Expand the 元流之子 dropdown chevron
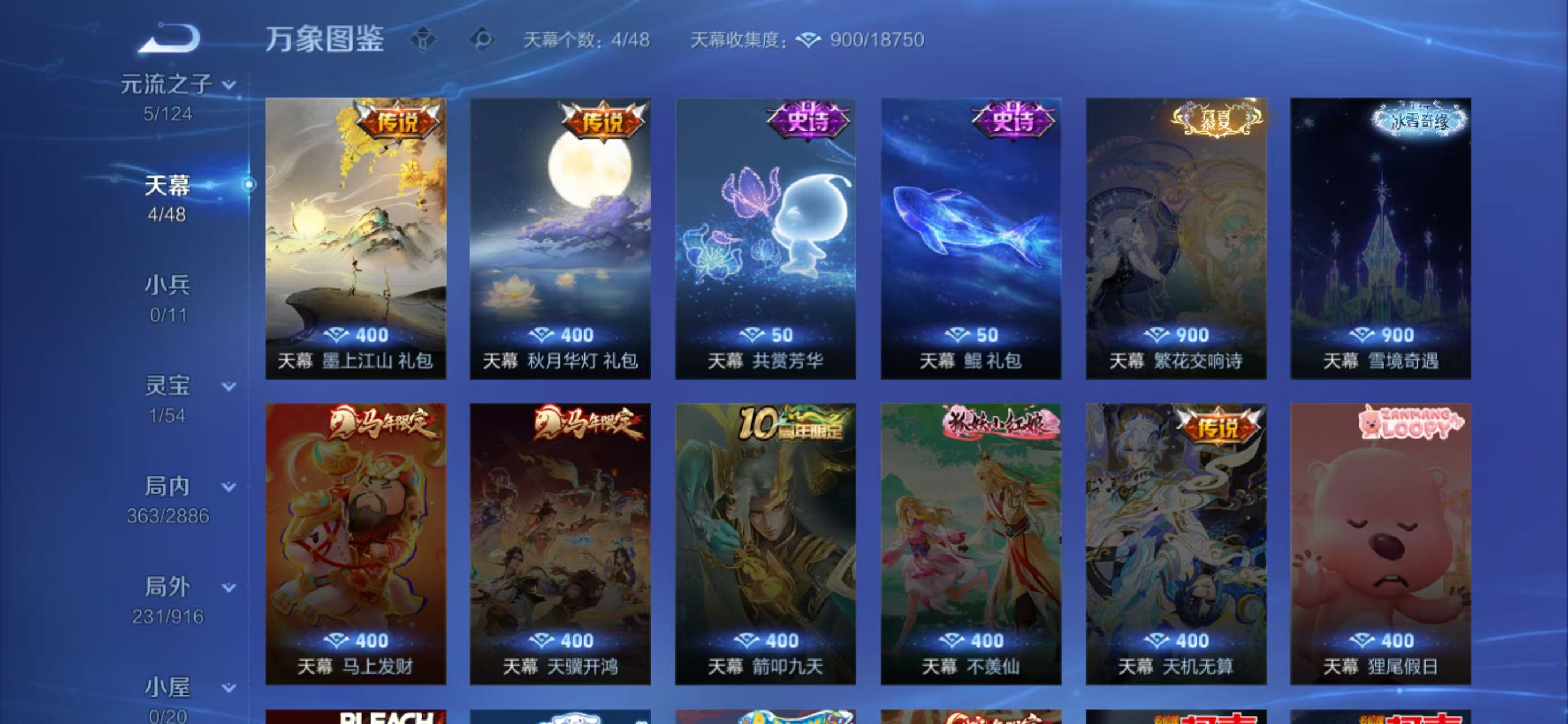 pos(229,86)
